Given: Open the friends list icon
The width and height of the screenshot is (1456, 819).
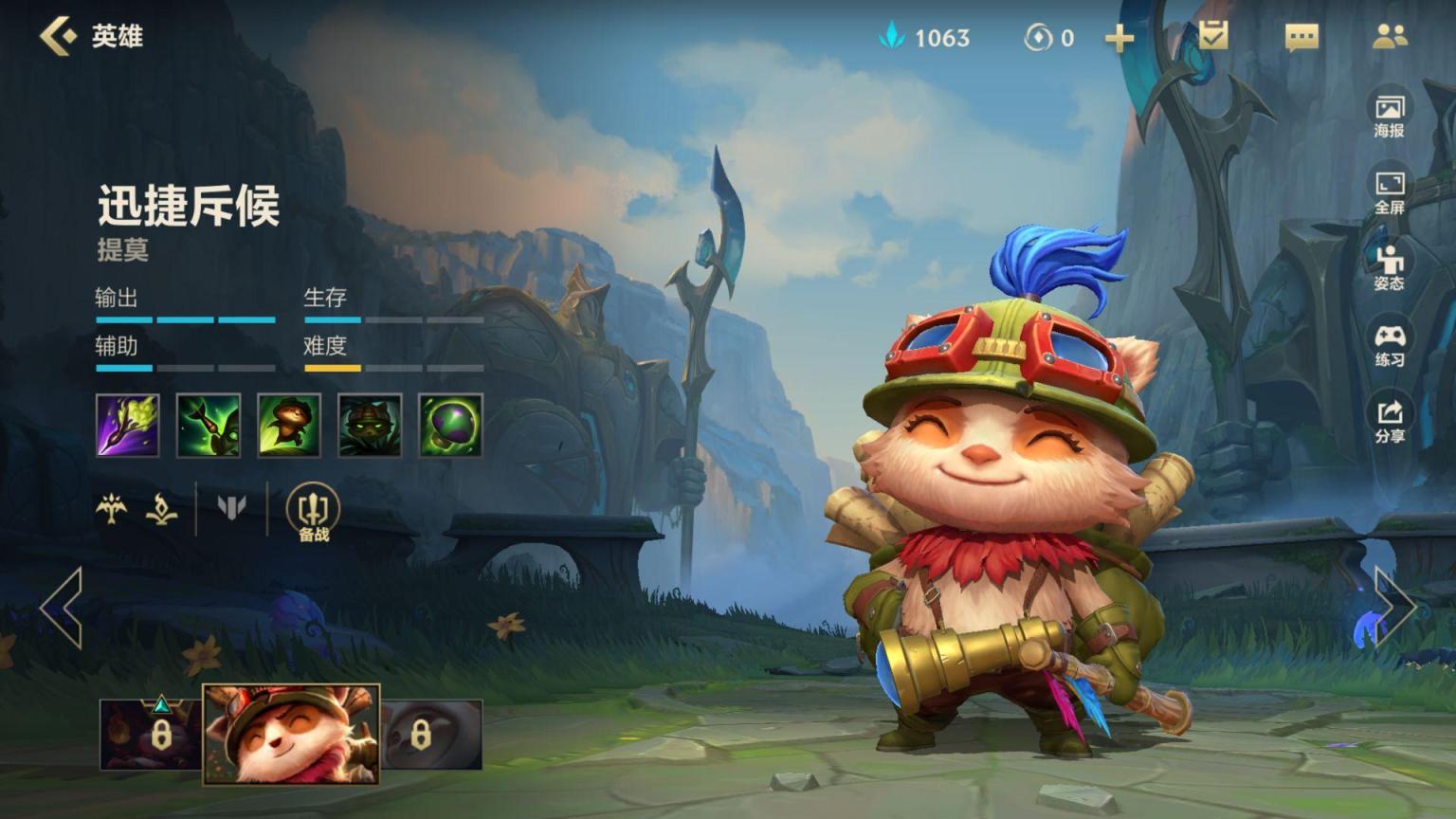Looking at the screenshot, I should 1390,36.
